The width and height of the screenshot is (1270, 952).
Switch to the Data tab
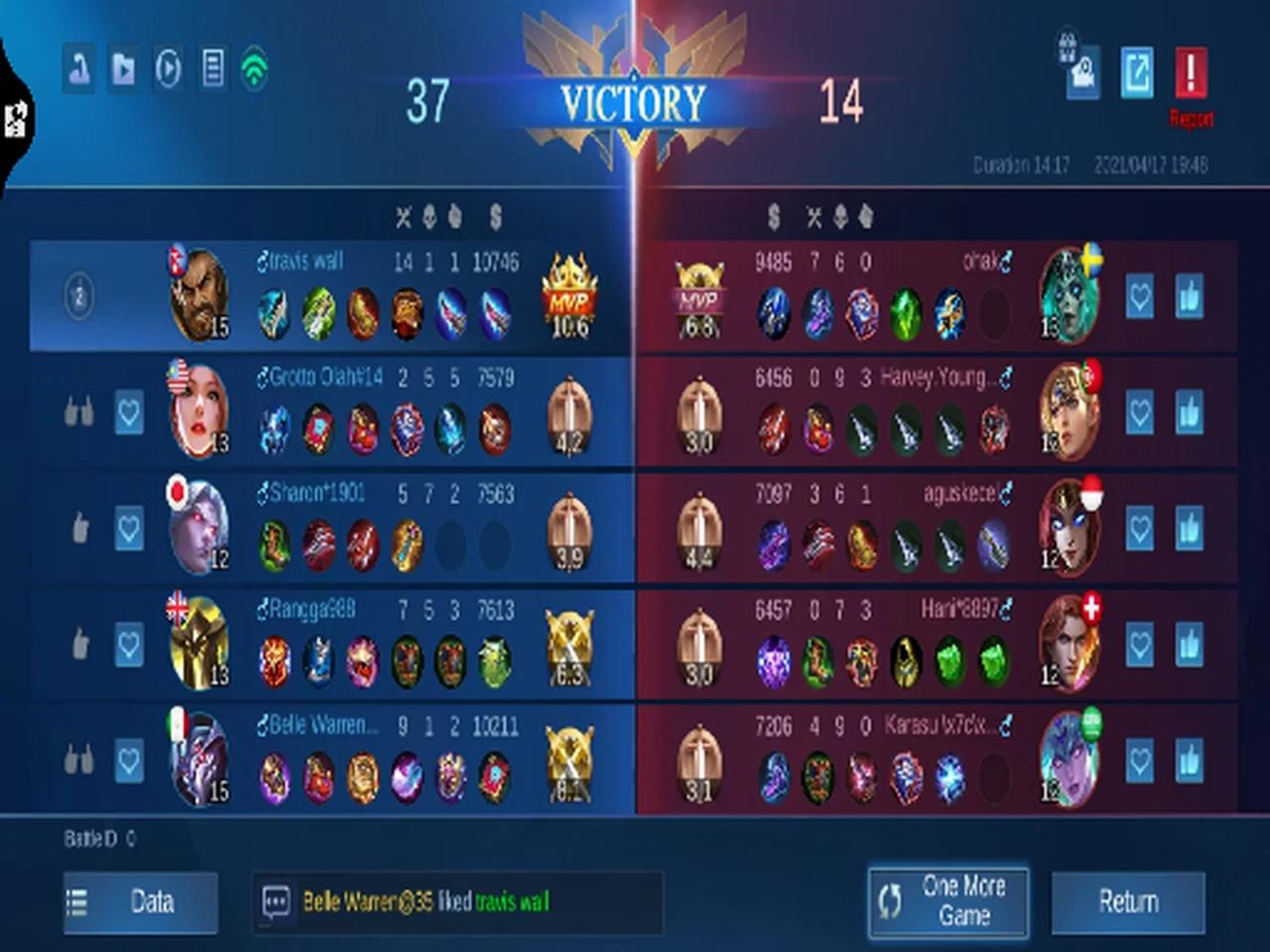pyautogui.click(x=140, y=902)
